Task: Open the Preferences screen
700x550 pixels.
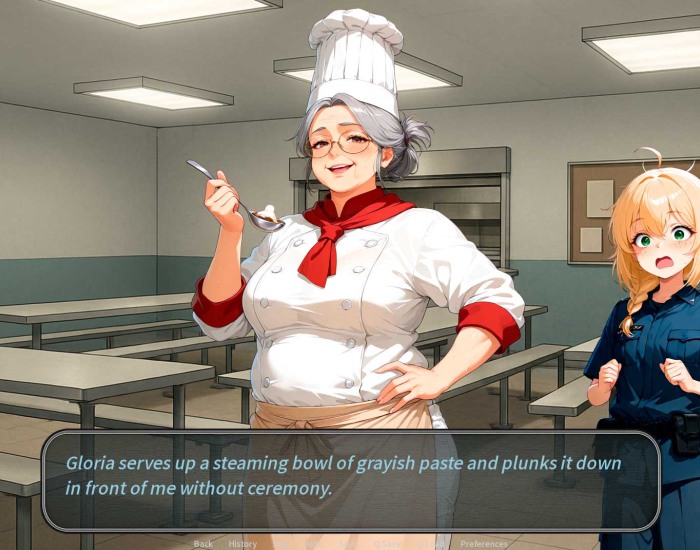Action: point(484,544)
